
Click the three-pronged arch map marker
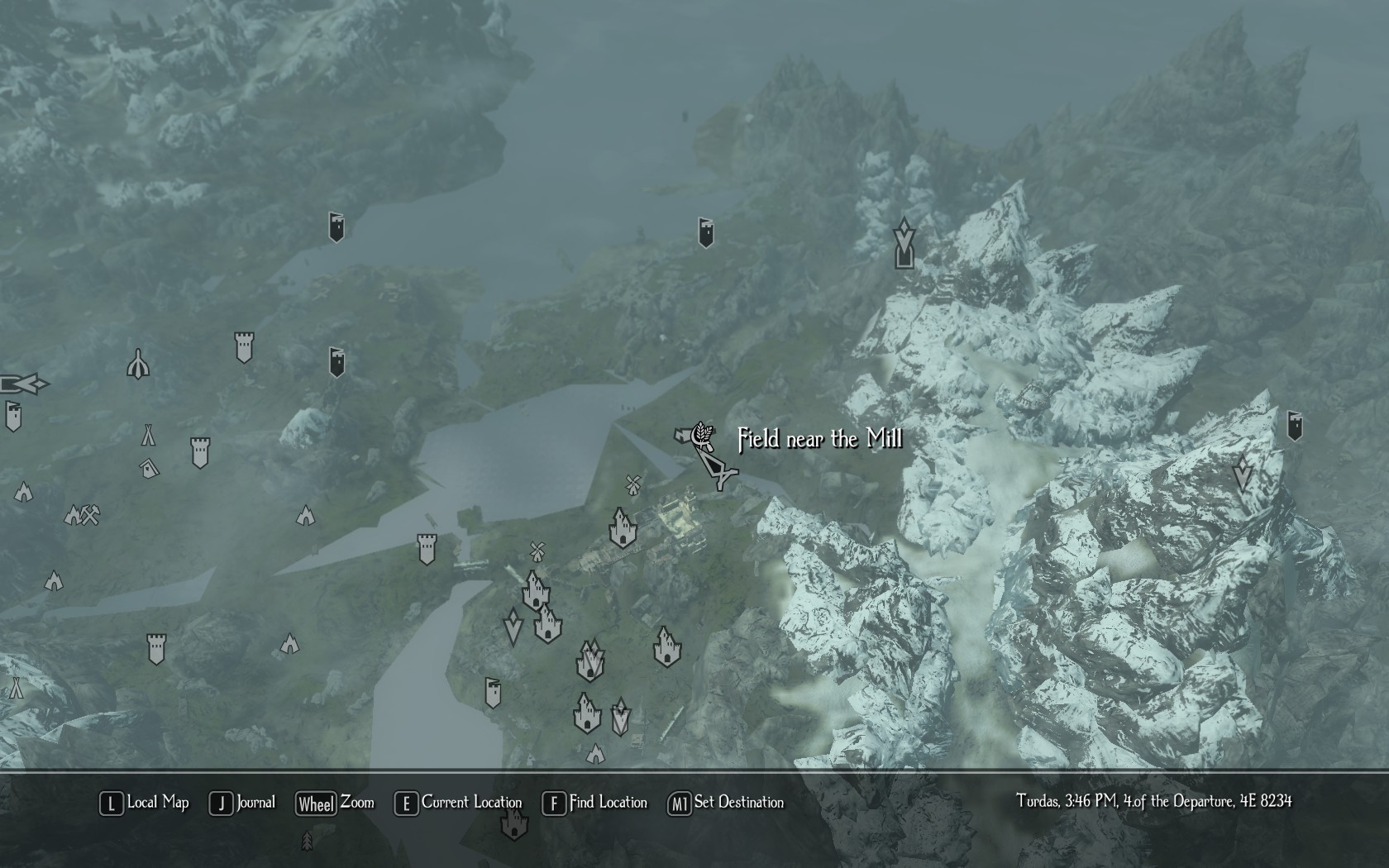tap(138, 364)
